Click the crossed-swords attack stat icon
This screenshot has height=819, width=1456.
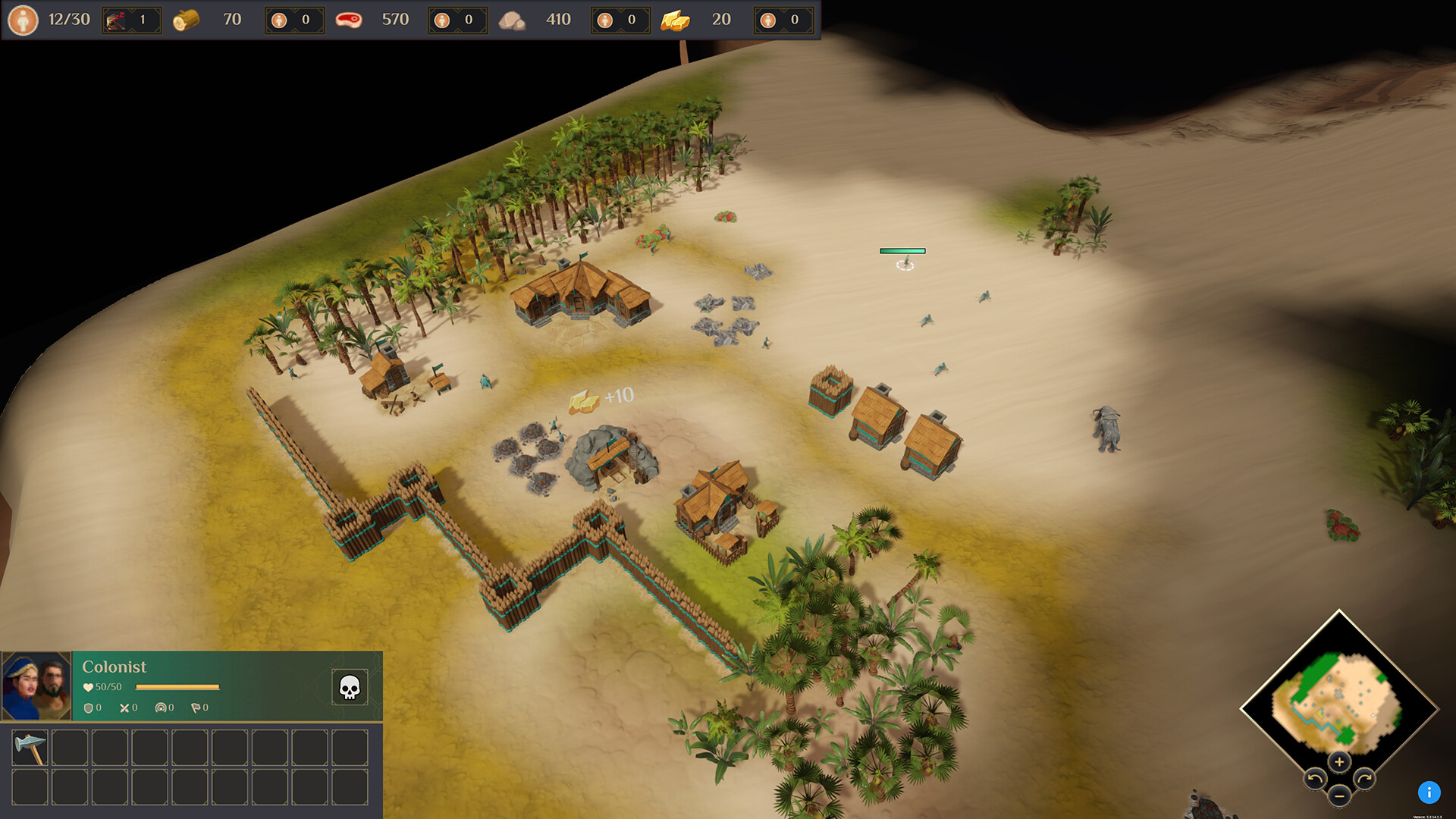pos(124,708)
